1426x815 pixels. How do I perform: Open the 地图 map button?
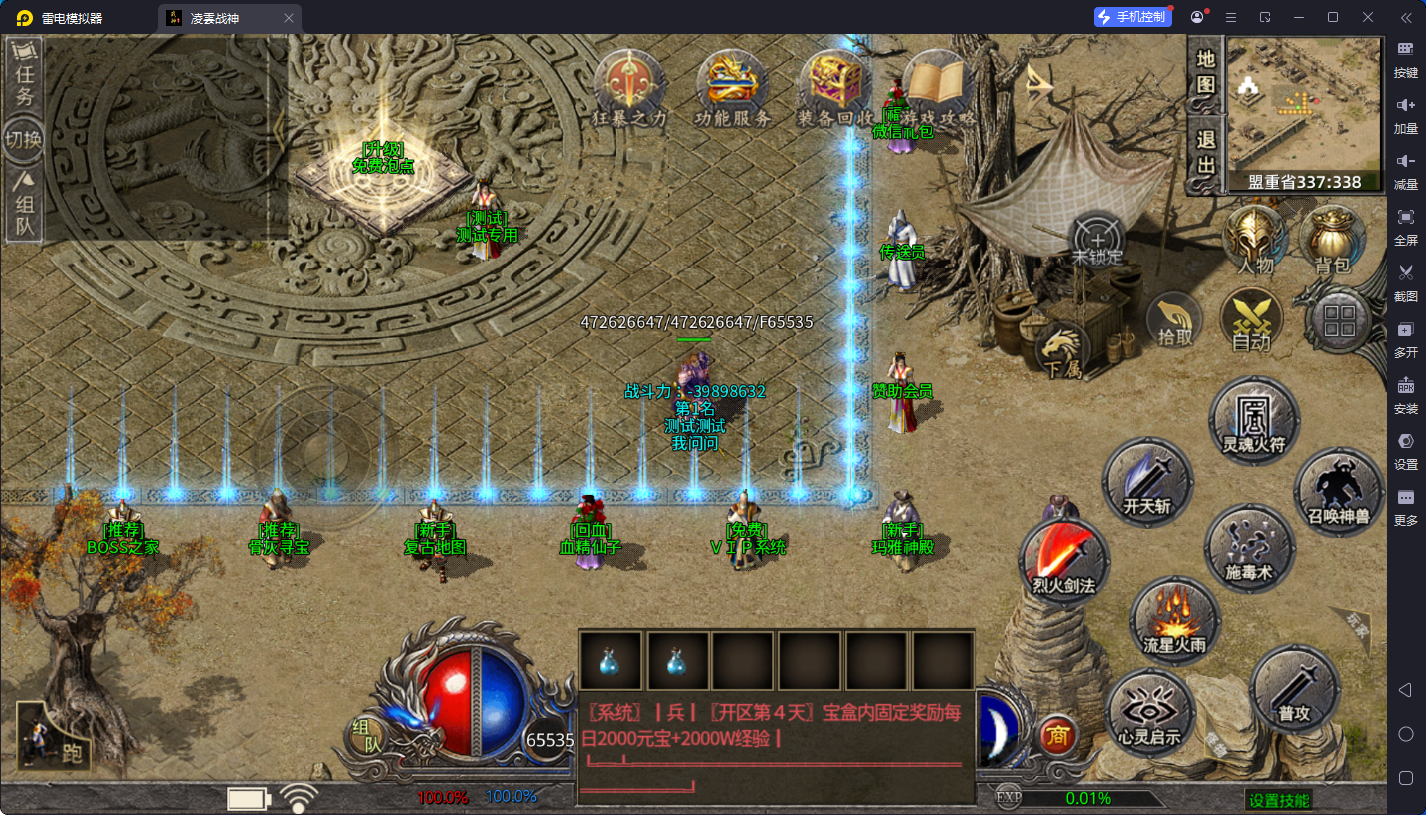tap(1206, 71)
